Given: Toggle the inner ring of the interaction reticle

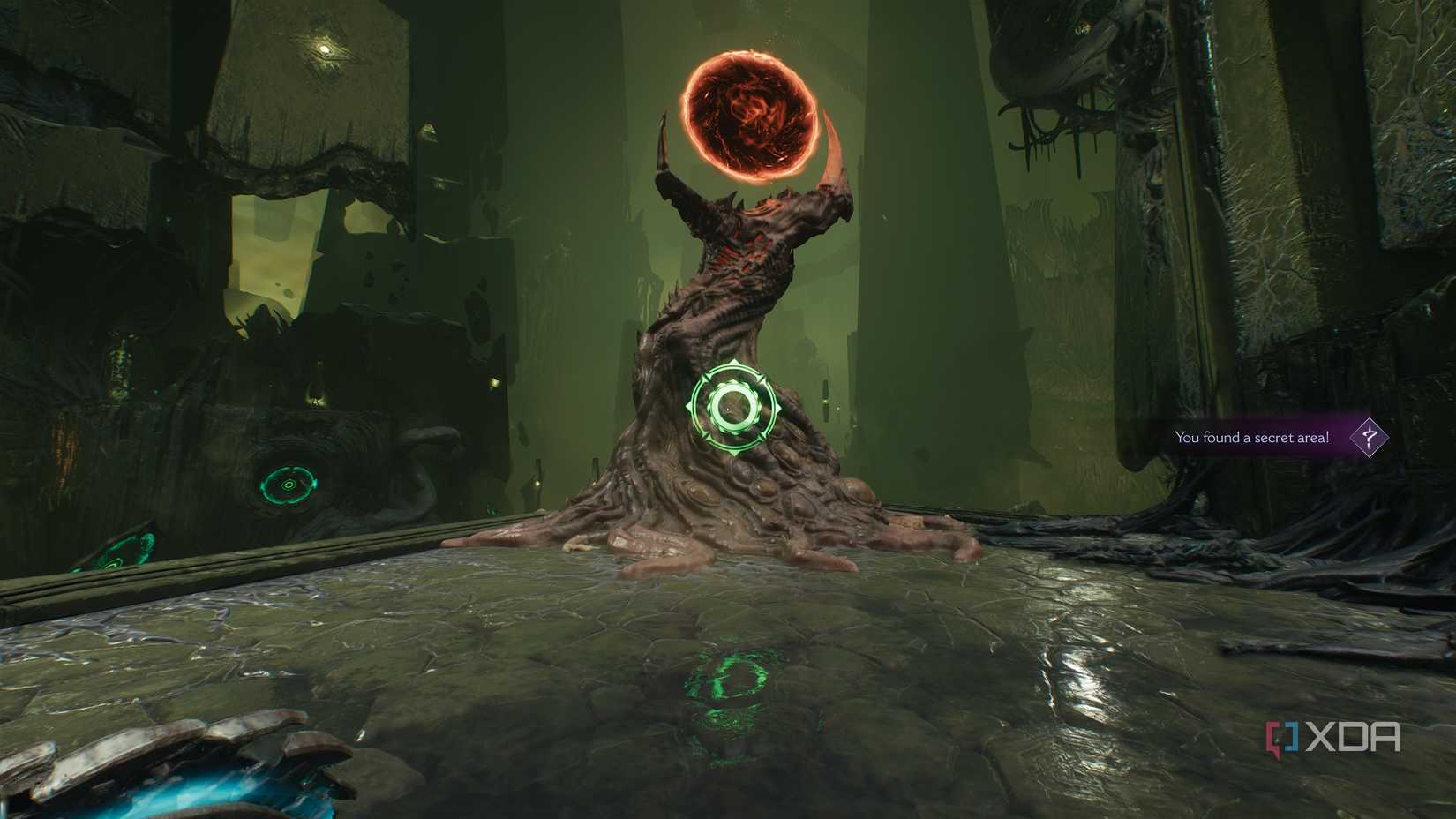Looking at the screenshot, I should coord(732,388).
